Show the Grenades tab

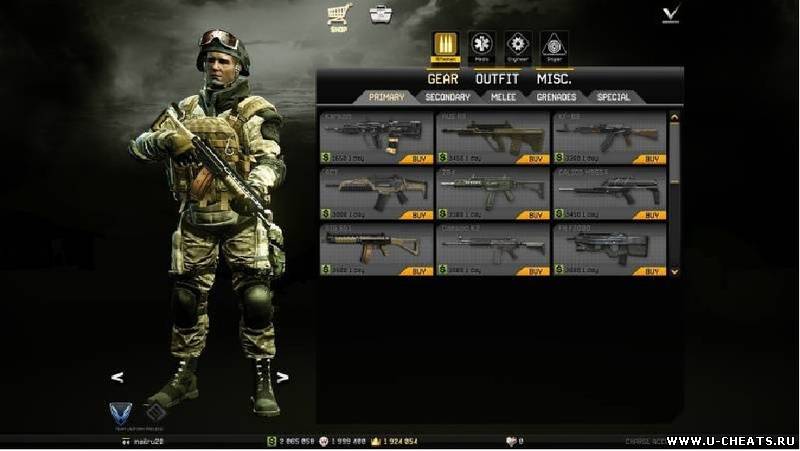pyautogui.click(x=558, y=97)
